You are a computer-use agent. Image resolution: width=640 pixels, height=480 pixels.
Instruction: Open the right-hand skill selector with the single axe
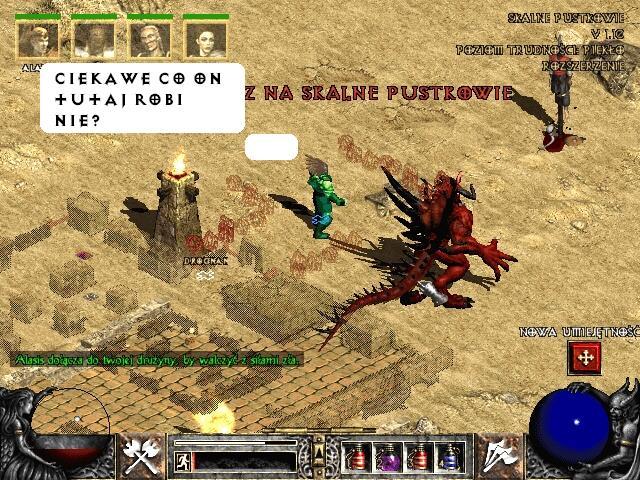click(498, 455)
